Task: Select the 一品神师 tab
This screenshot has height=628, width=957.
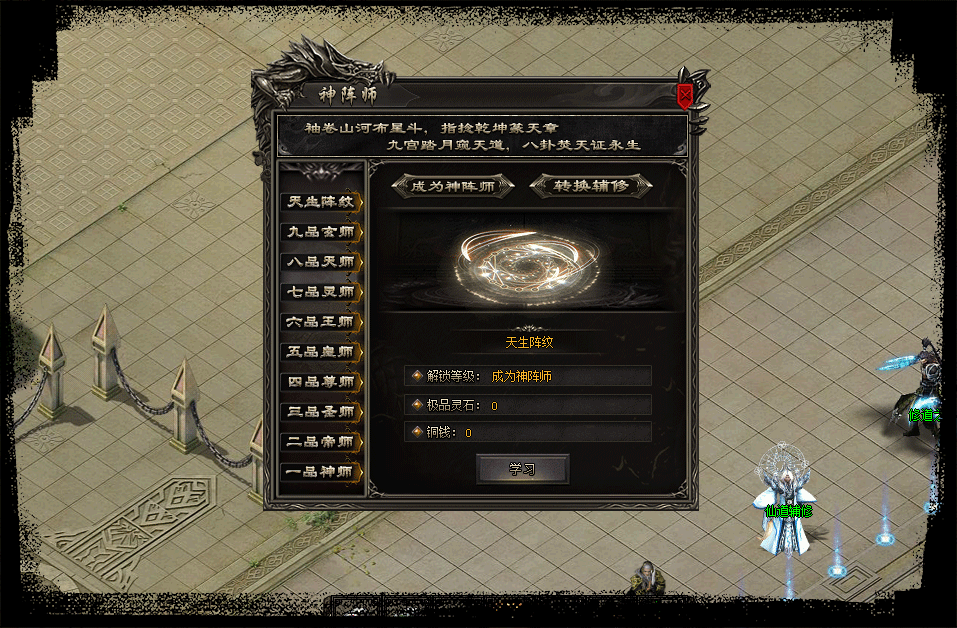Action: click(321, 472)
